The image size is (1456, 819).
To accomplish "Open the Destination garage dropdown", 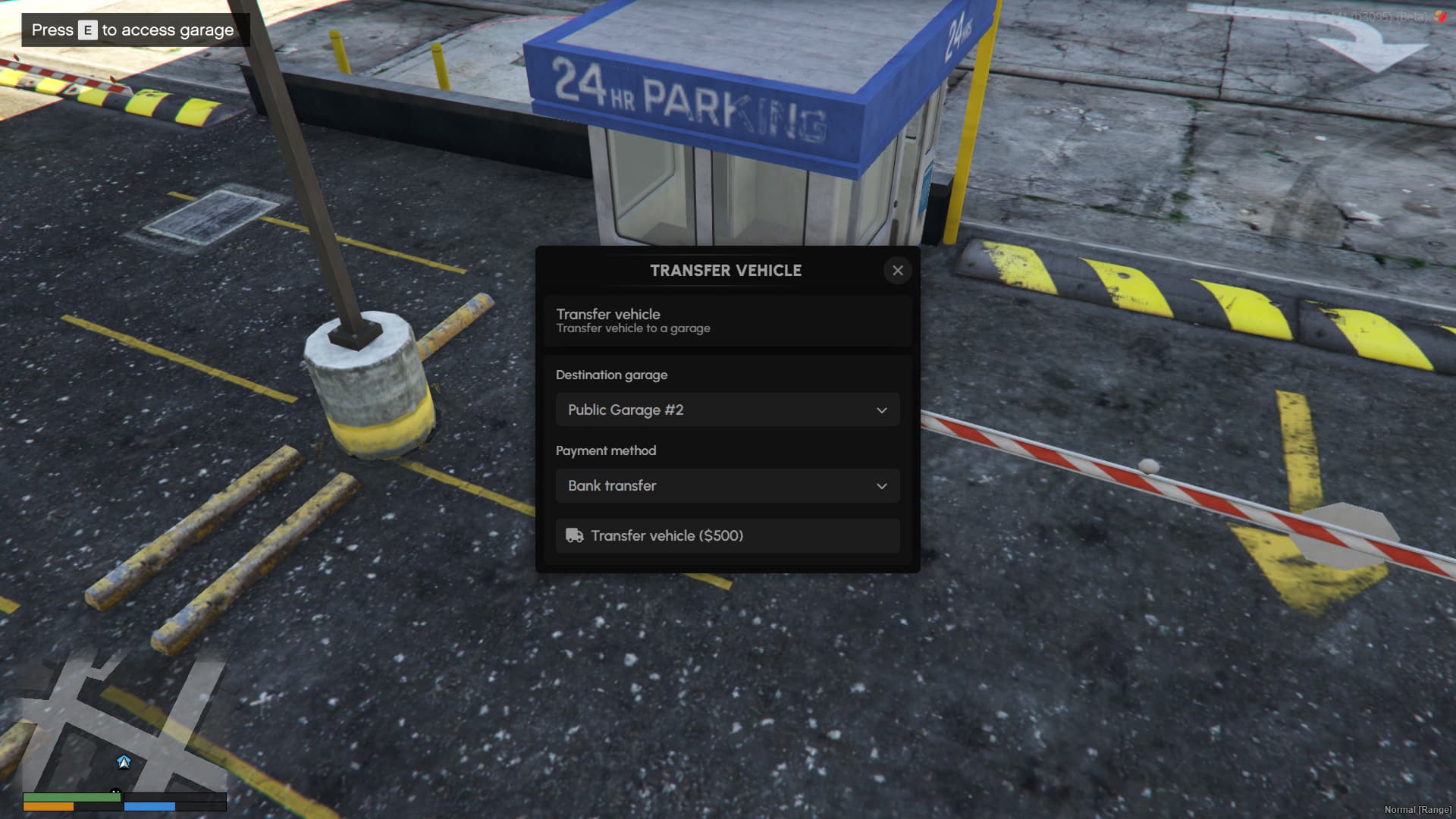I will point(726,409).
